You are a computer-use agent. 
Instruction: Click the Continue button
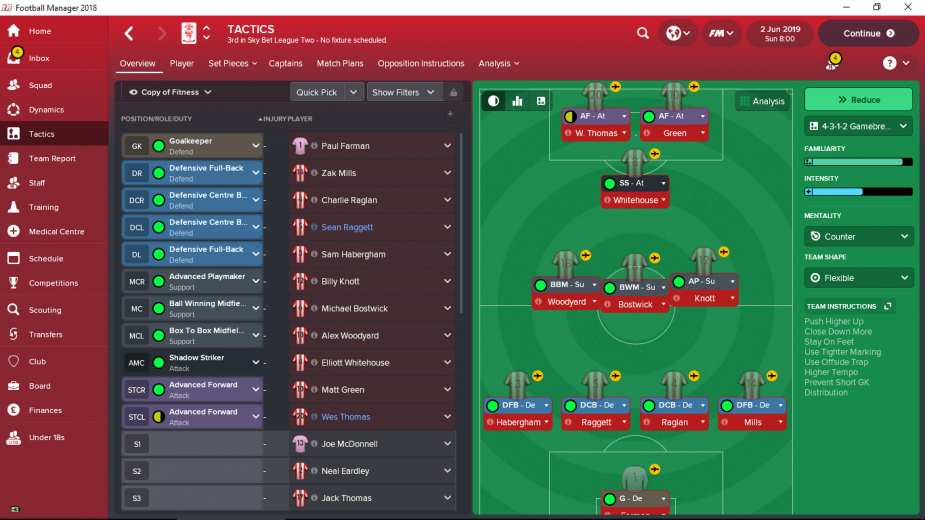[x=868, y=33]
